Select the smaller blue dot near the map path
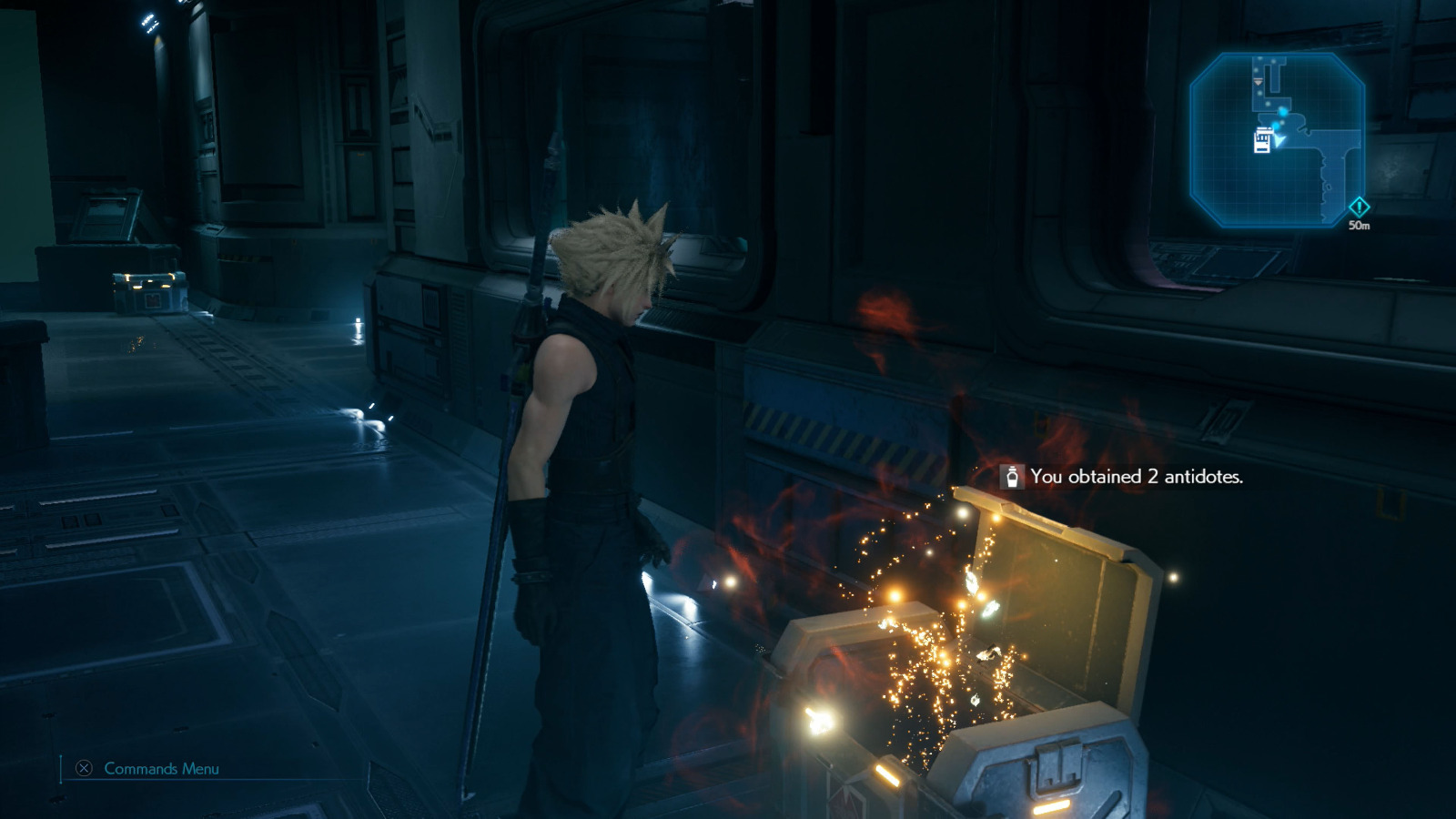 (1277, 126)
